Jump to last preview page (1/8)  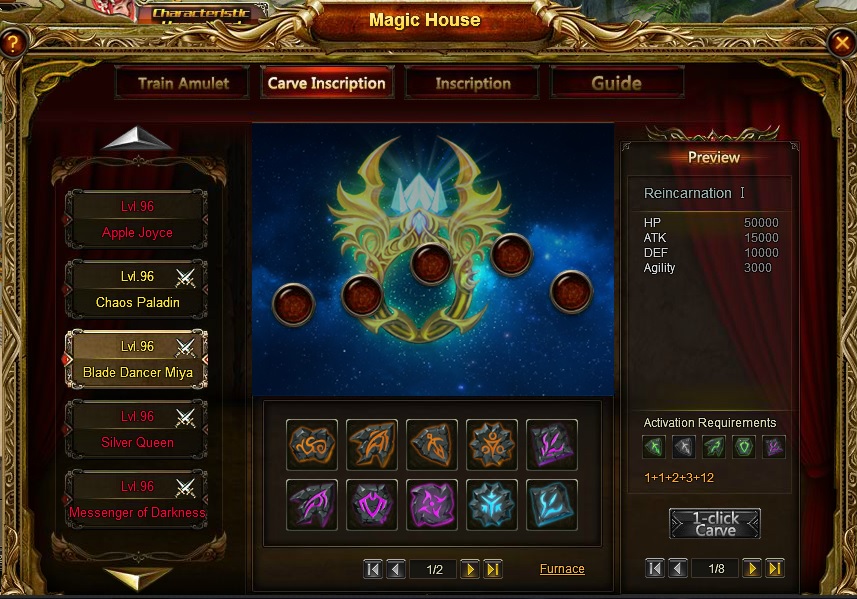pyautogui.click(x=775, y=568)
